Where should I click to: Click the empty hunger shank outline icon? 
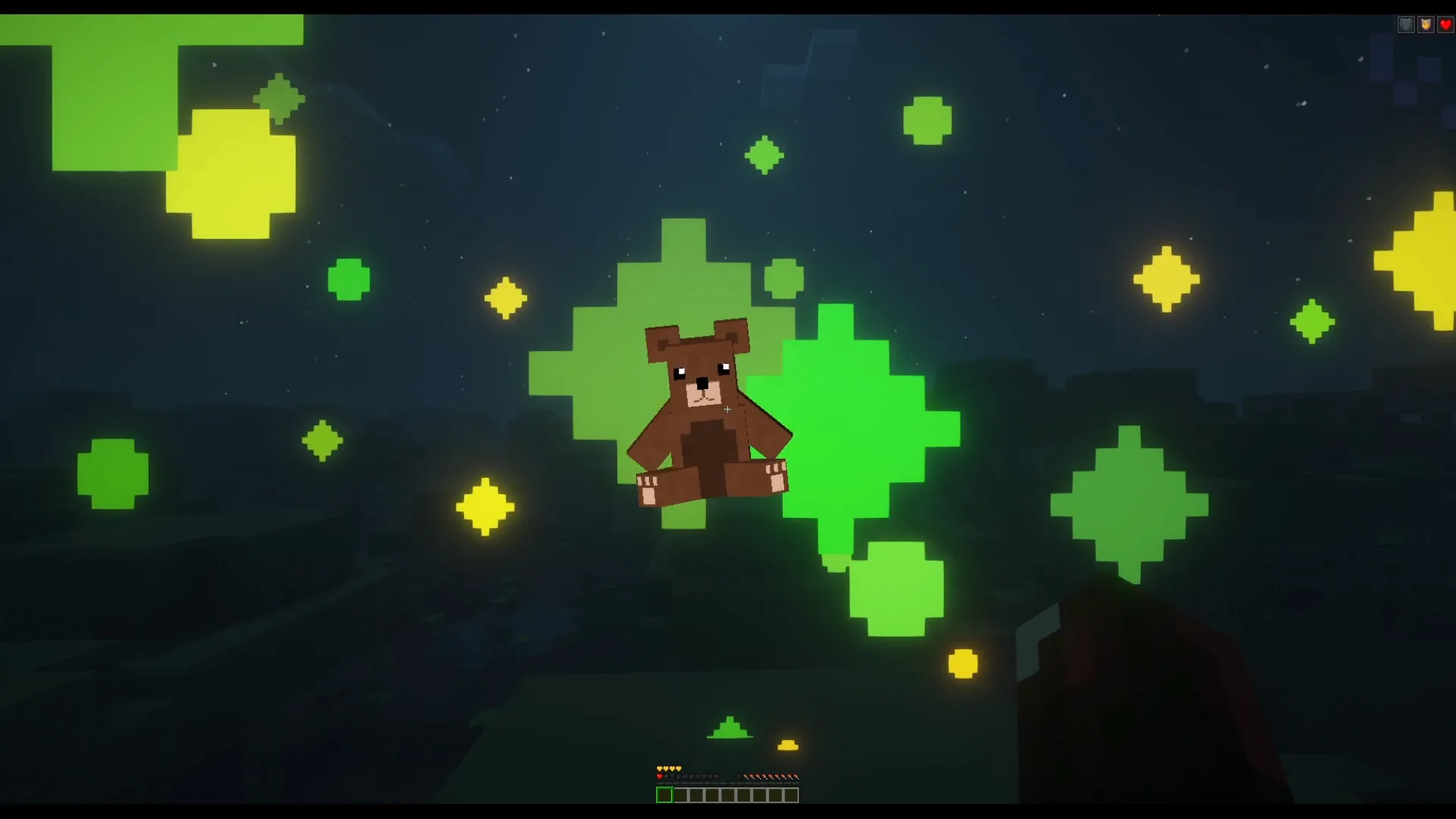coord(739,777)
